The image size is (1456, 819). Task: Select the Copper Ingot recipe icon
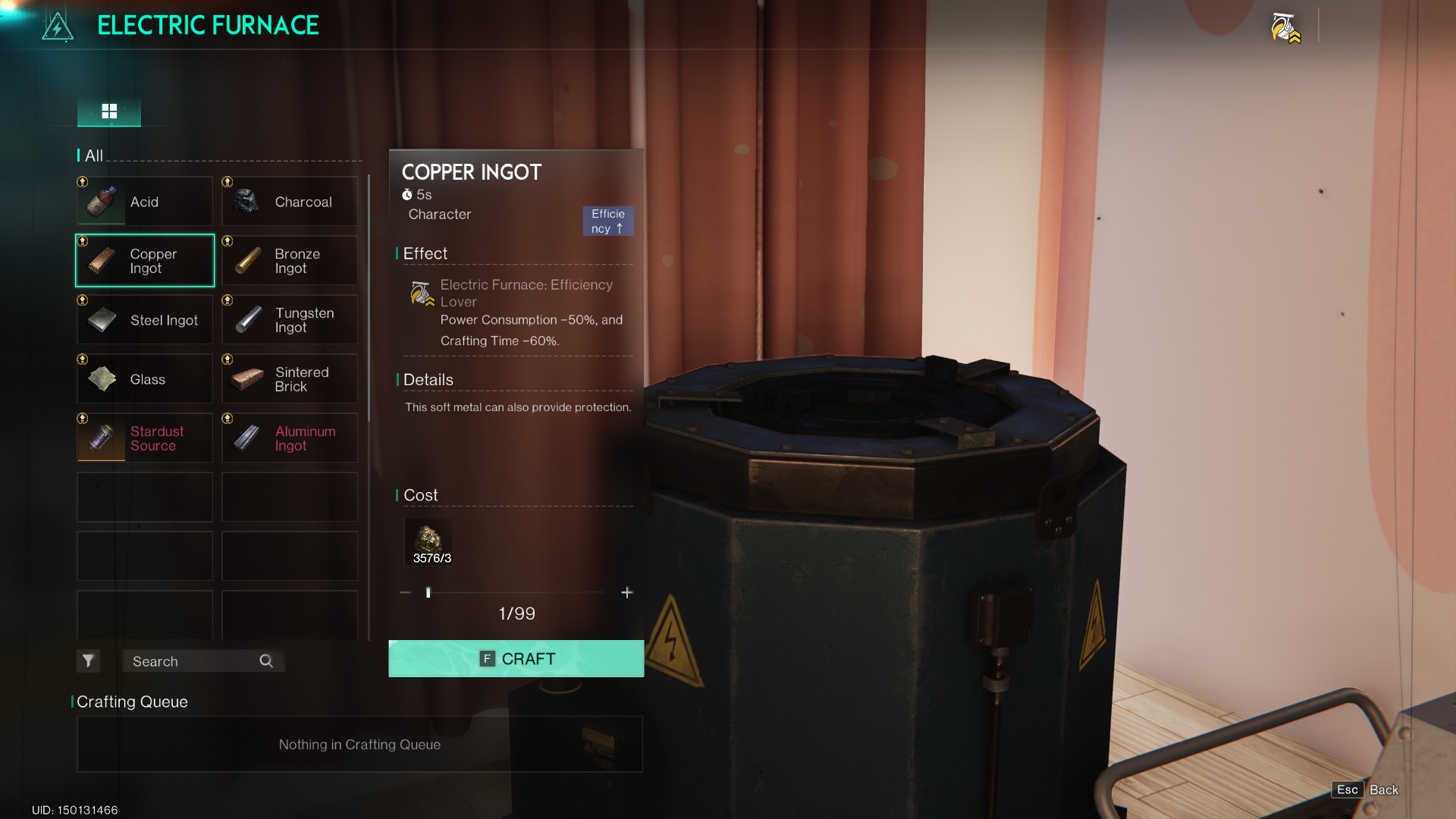pos(101,260)
